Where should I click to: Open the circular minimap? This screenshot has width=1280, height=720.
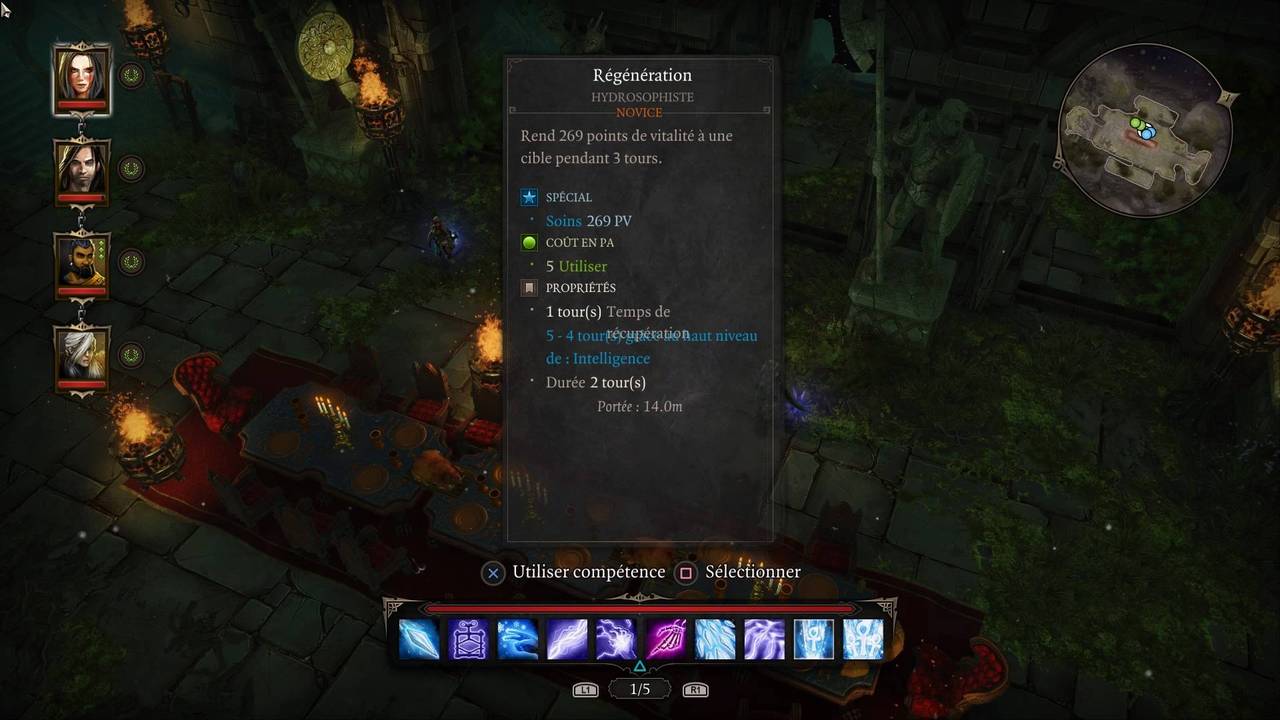pos(1142,132)
